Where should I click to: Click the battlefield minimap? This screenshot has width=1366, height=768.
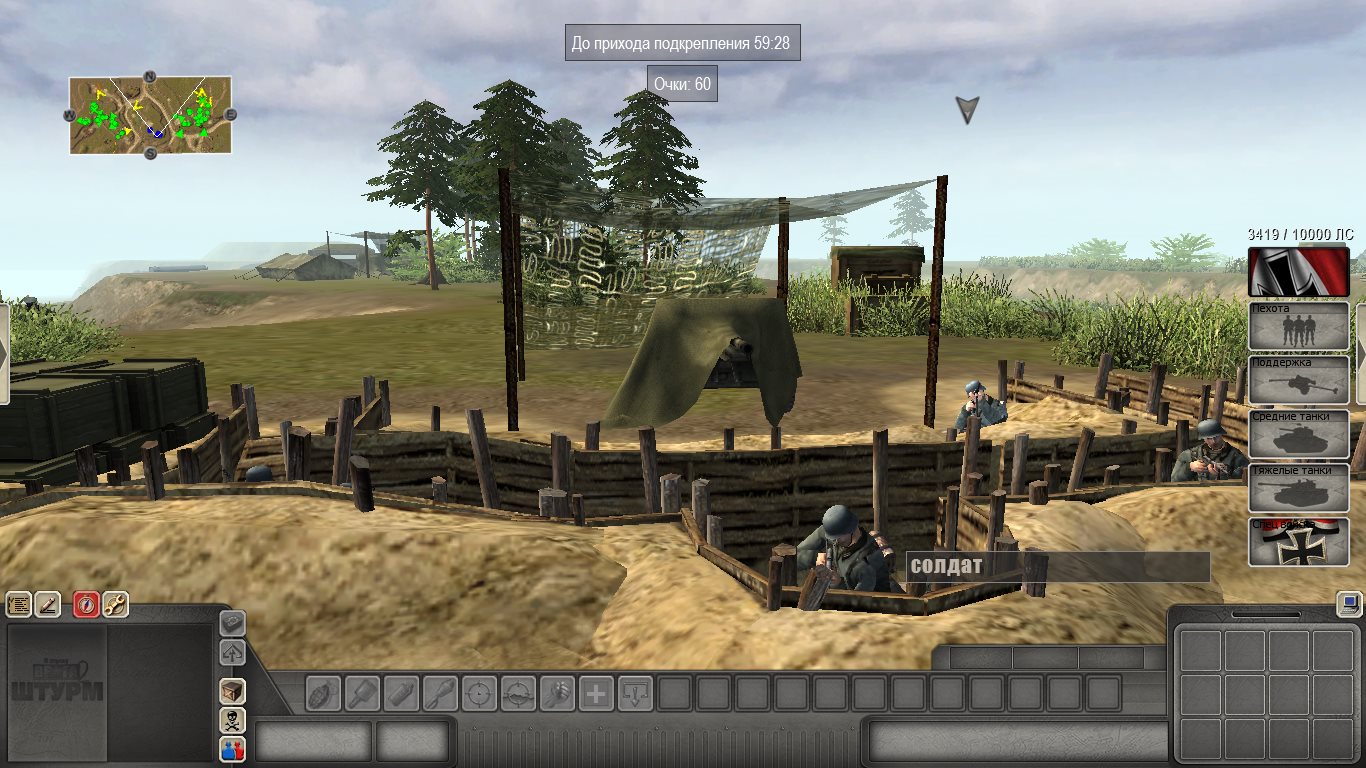[150, 115]
